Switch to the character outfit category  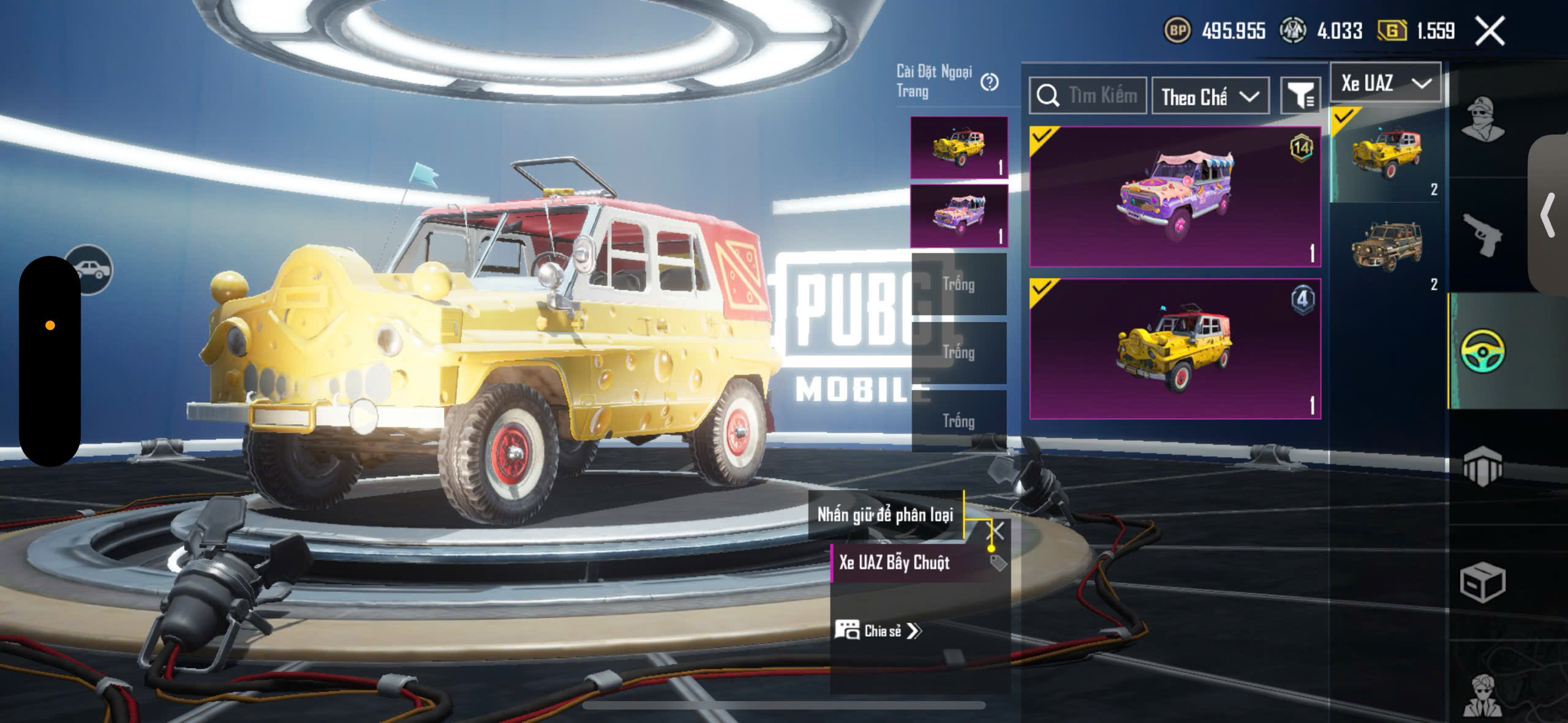pos(1482,118)
